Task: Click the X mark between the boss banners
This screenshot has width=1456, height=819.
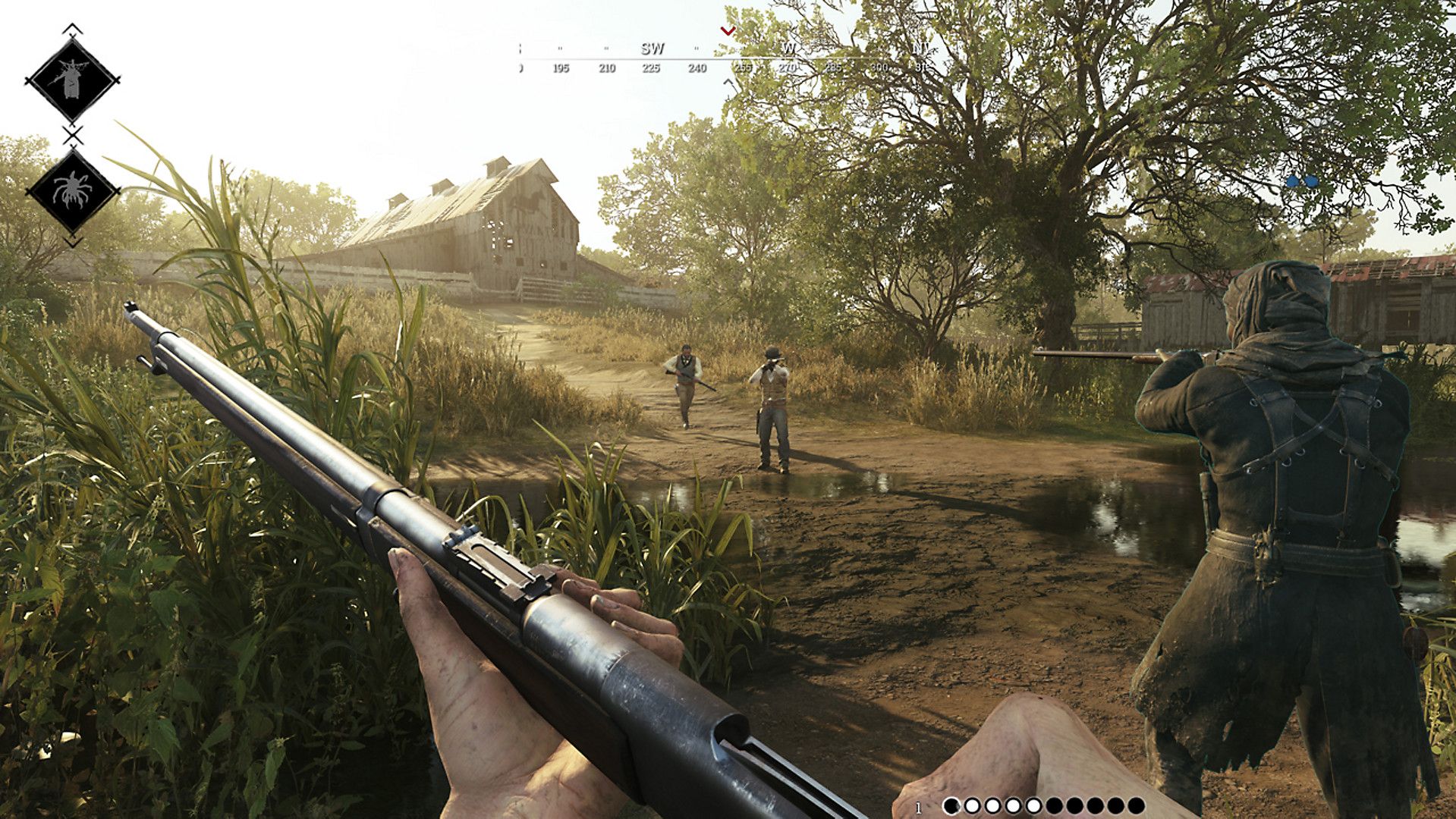Action: click(72, 134)
